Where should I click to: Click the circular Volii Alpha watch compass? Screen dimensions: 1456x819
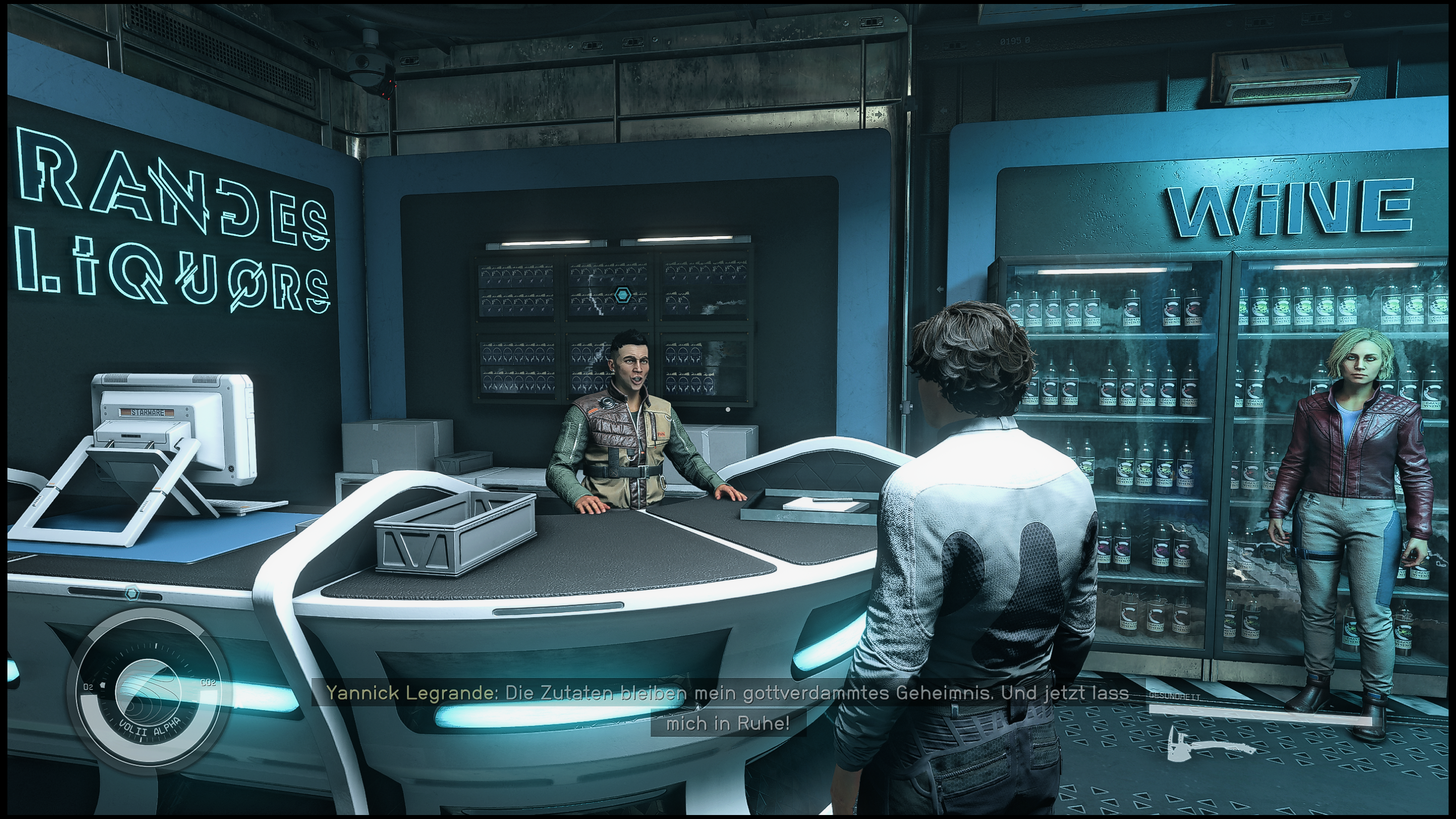point(149,692)
